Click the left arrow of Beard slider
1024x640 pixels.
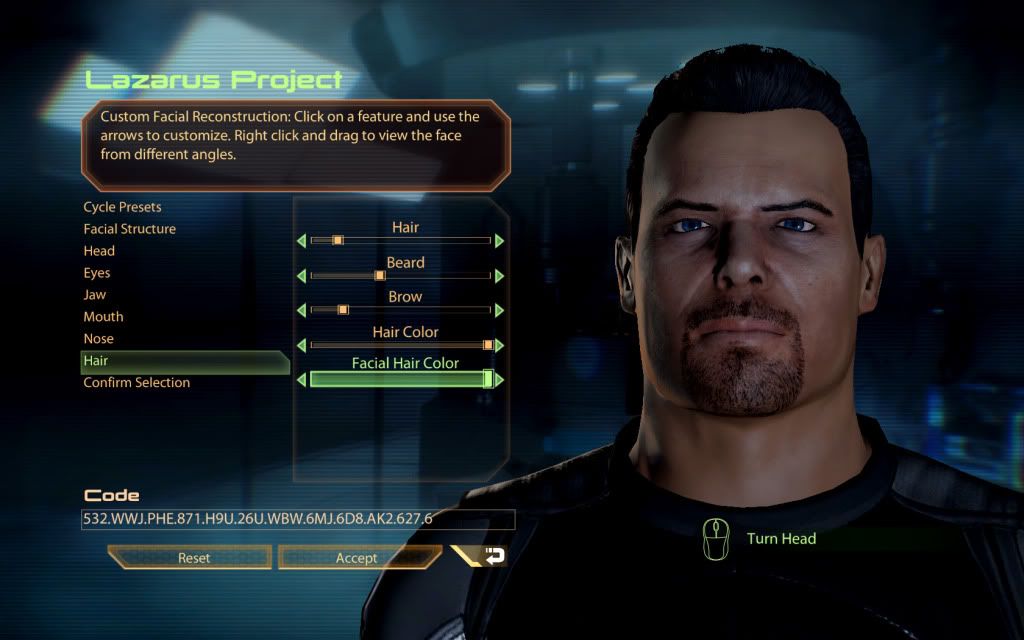coord(301,276)
